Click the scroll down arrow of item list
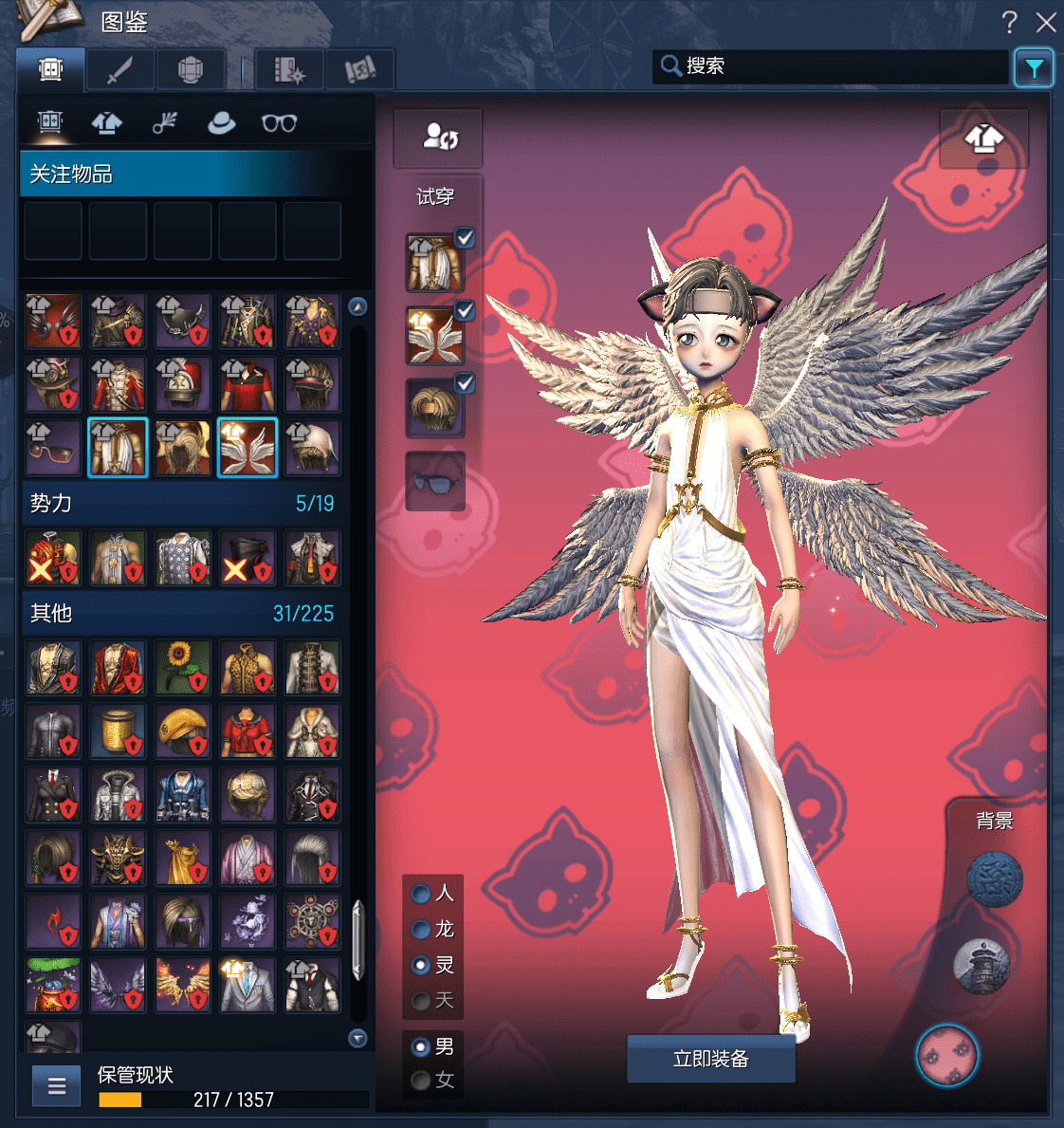The image size is (1064, 1128). (358, 1038)
